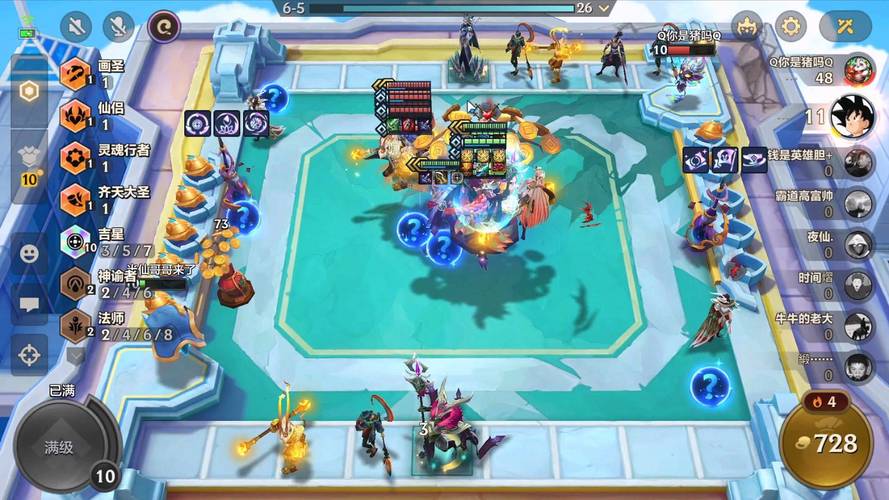Open the crown icon panel
889x500 pixels.
tap(746, 26)
